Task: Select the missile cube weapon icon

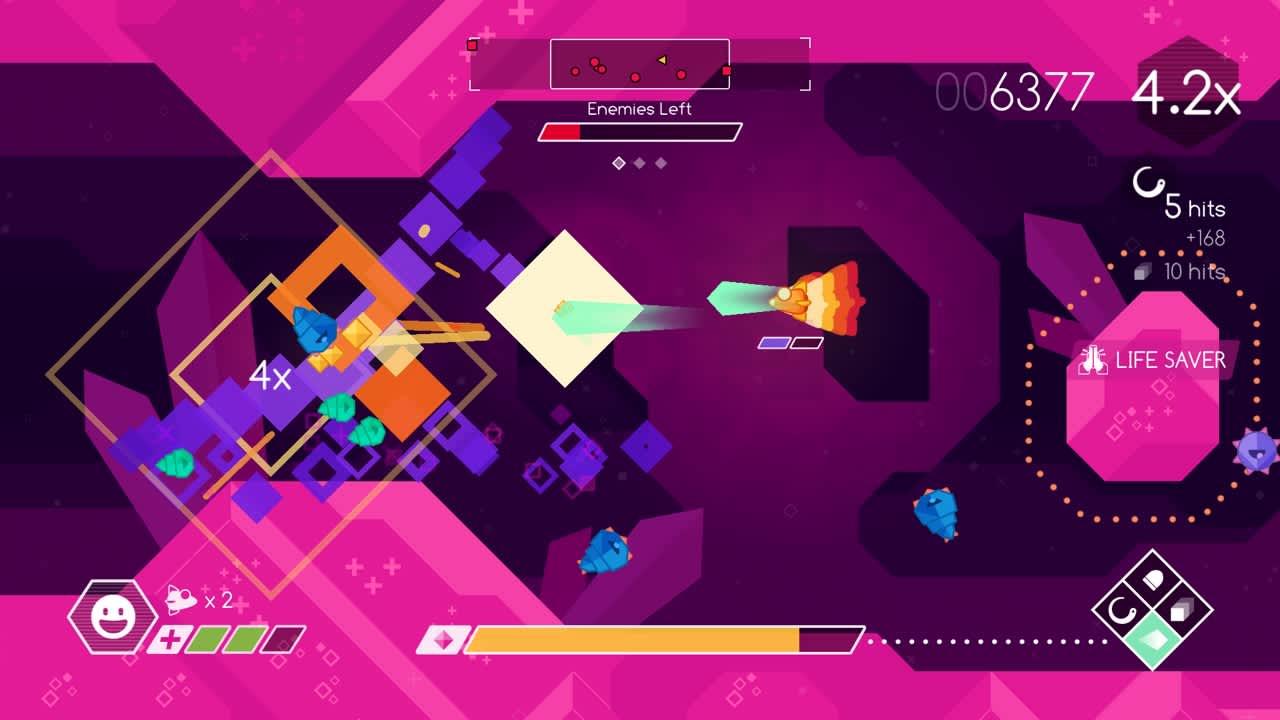Action: tap(1180, 608)
